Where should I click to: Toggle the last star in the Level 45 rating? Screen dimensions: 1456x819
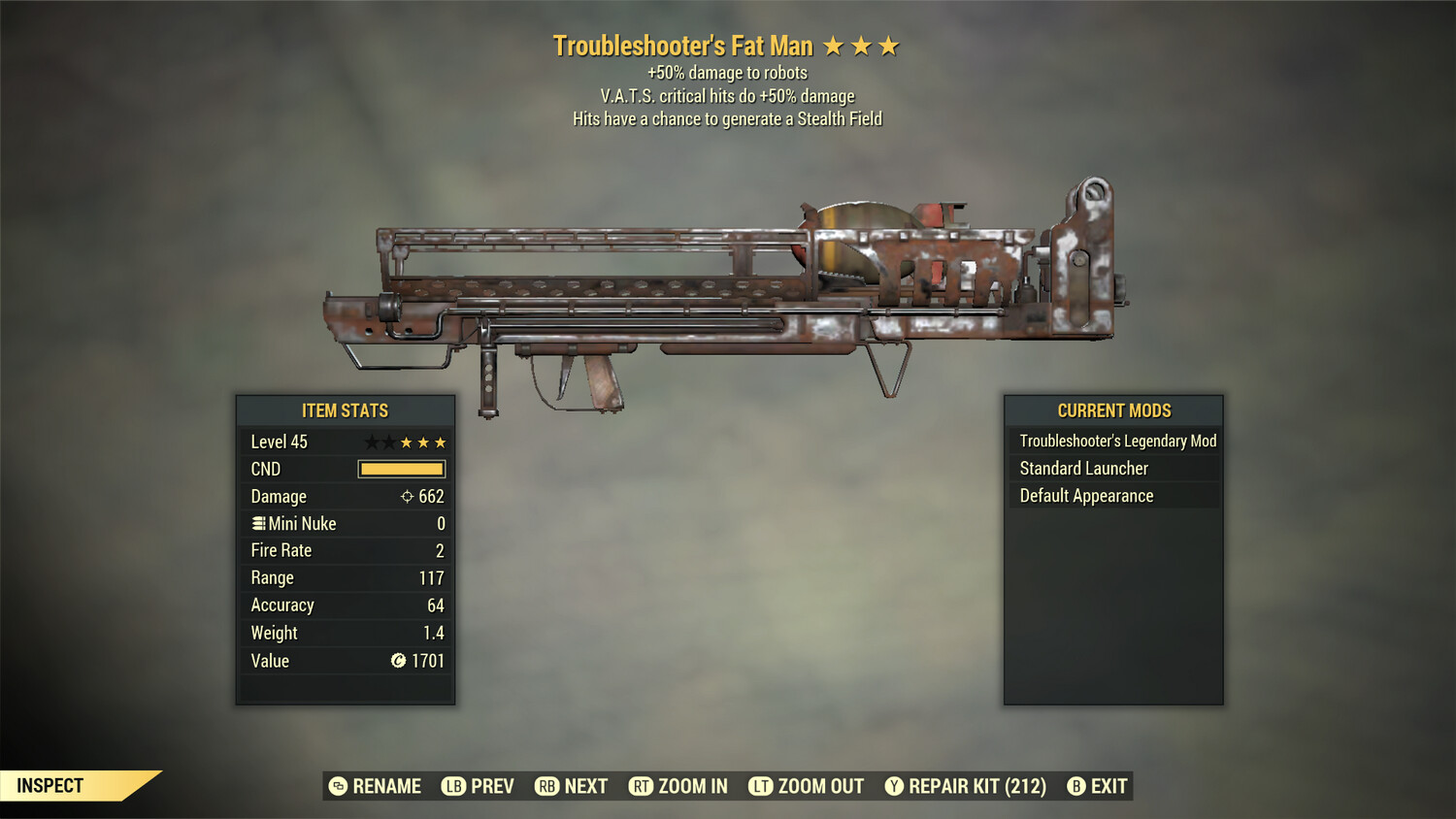(x=440, y=442)
